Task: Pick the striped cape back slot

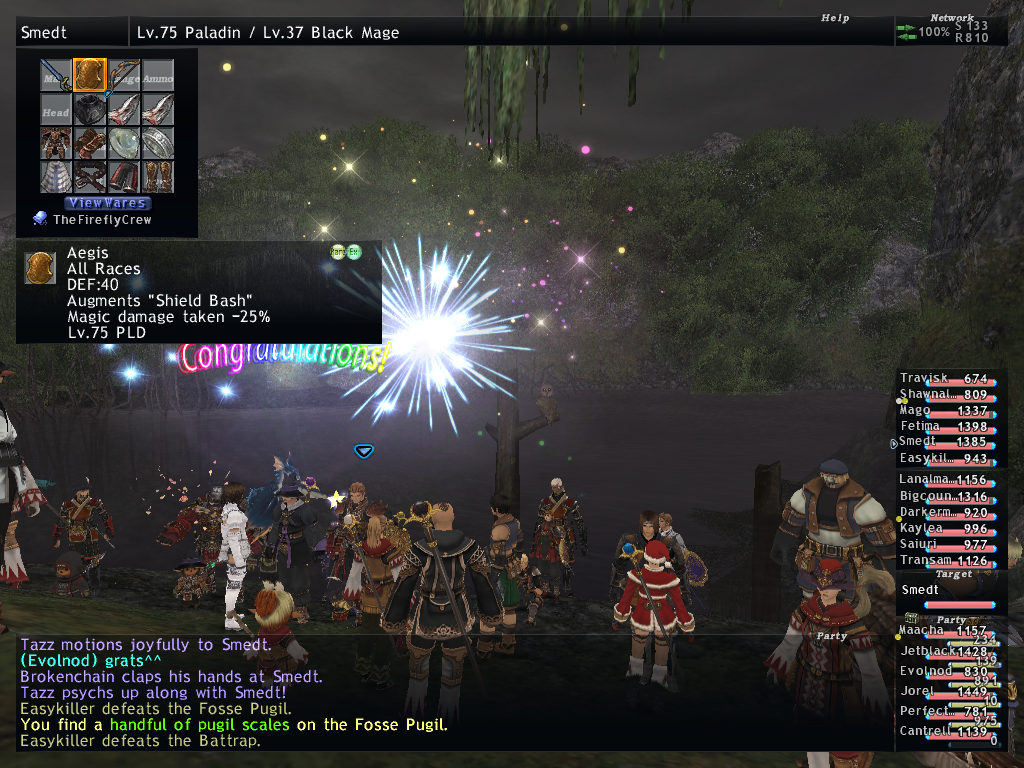Action: coord(56,177)
